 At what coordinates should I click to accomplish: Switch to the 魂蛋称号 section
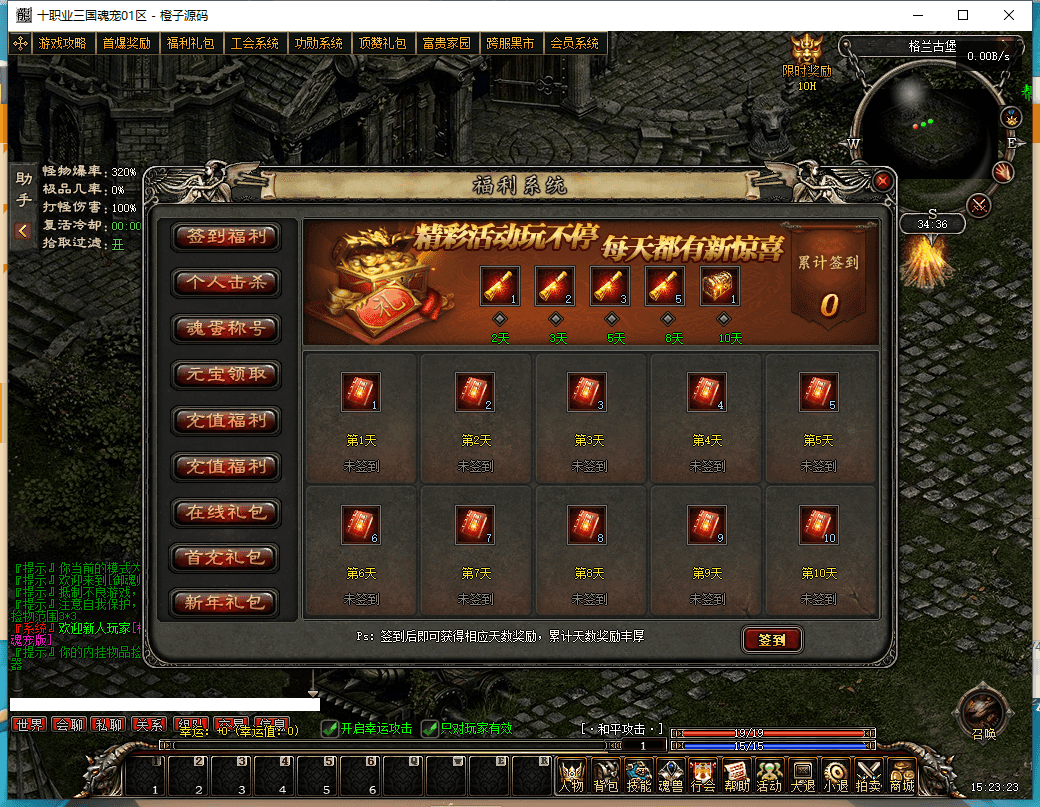click(x=226, y=329)
